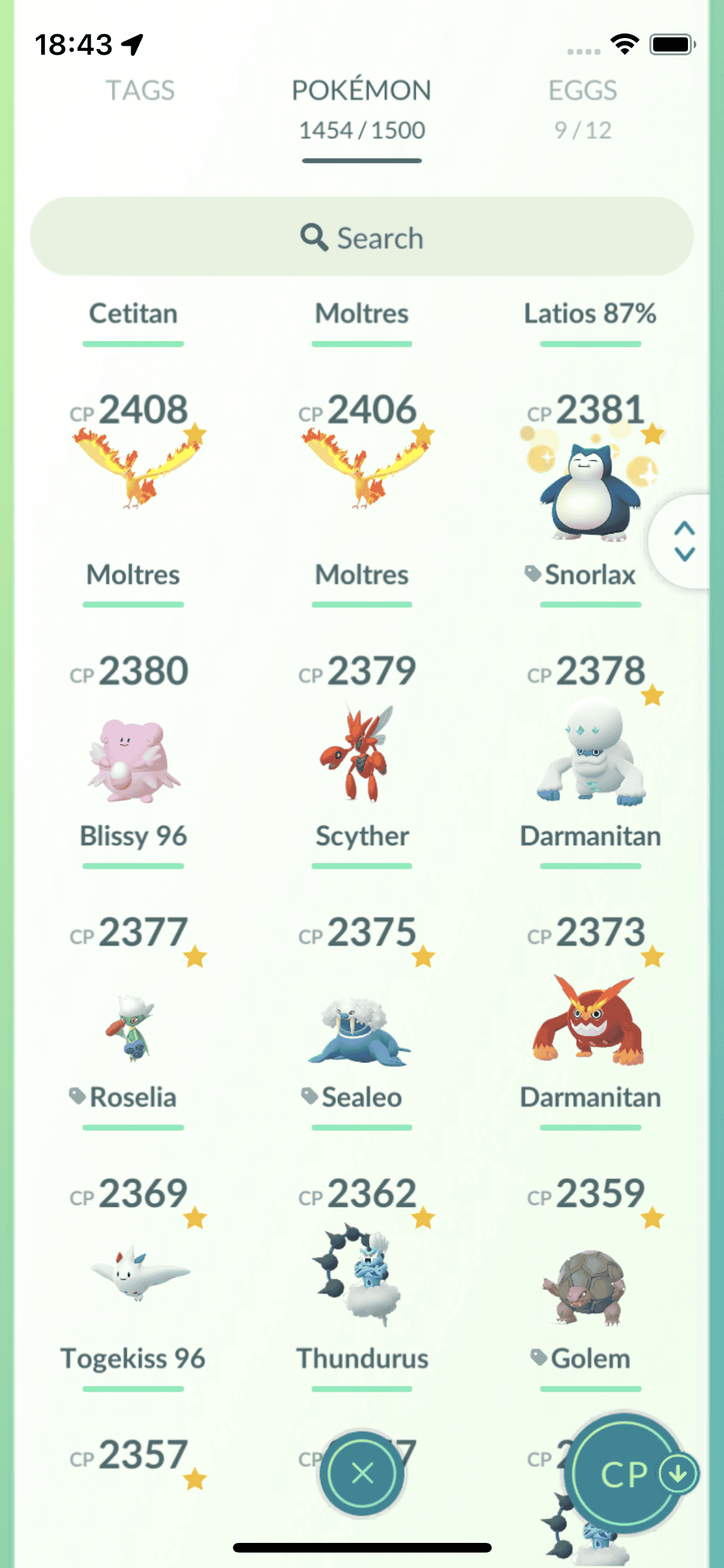724x1568 pixels.
Task: Switch to the Tags tab
Action: [140, 91]
